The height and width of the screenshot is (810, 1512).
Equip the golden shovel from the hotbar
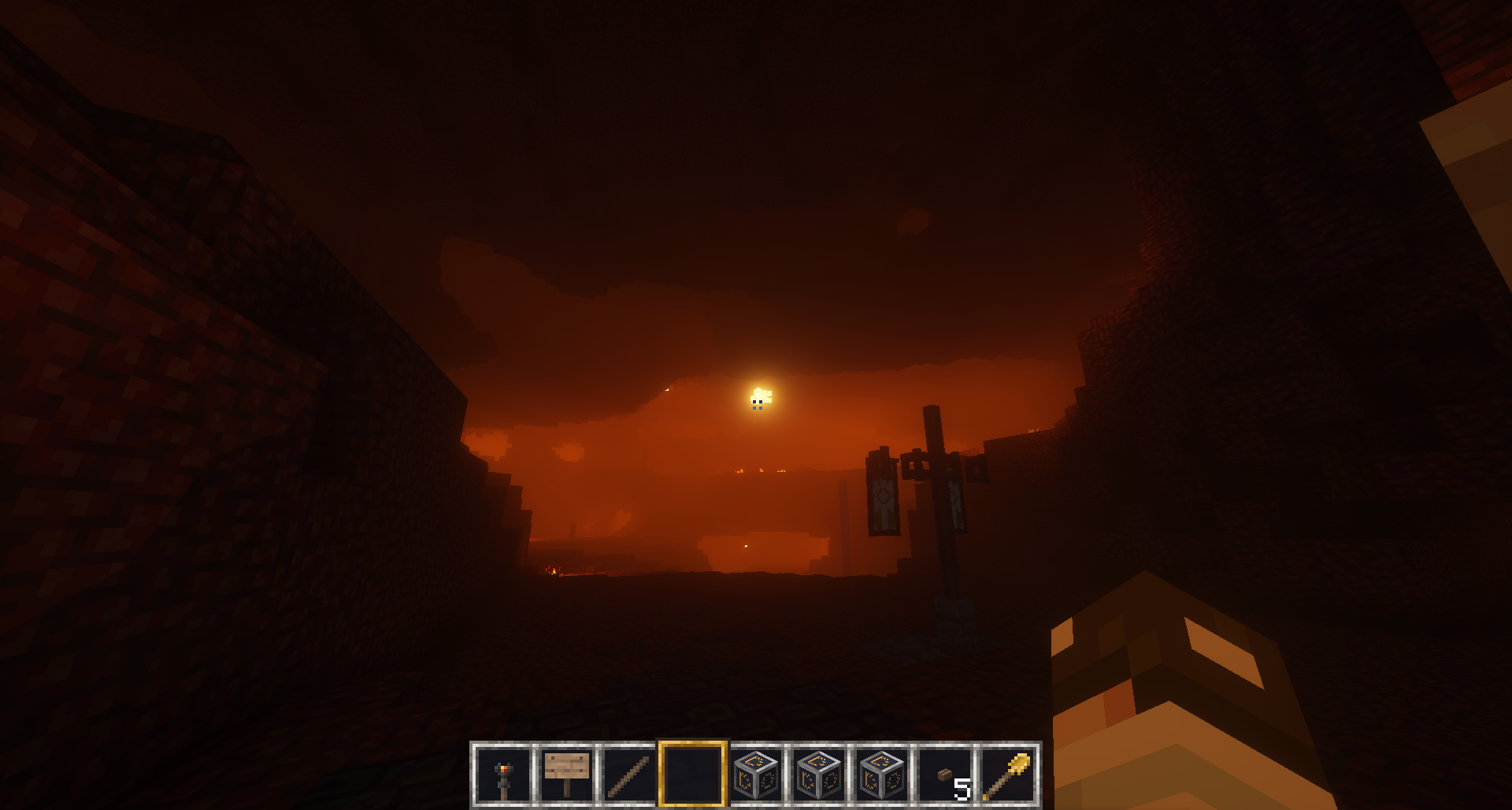1008,775
